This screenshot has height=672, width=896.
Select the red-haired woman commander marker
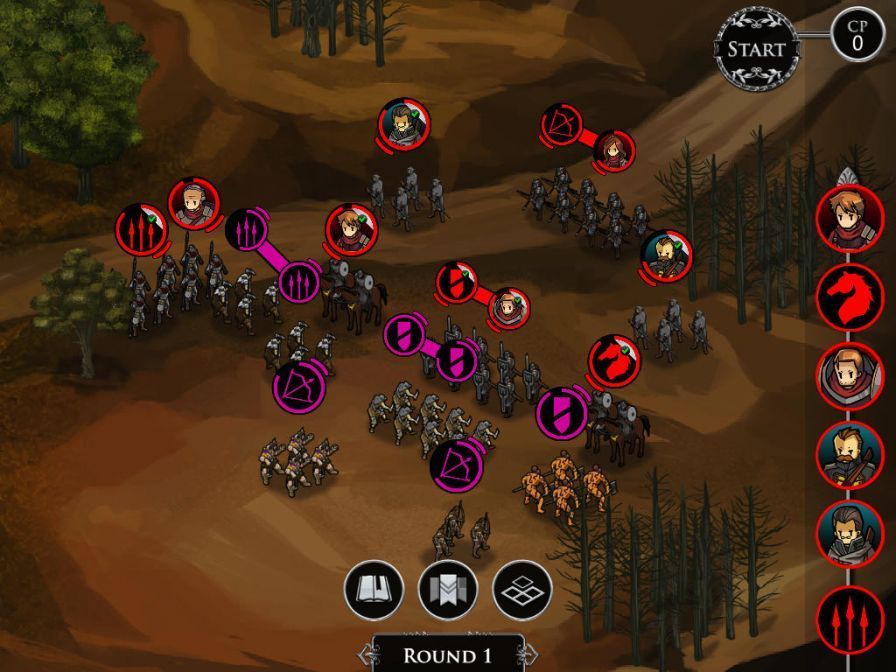pyautogui.click(x=615, y=151)
